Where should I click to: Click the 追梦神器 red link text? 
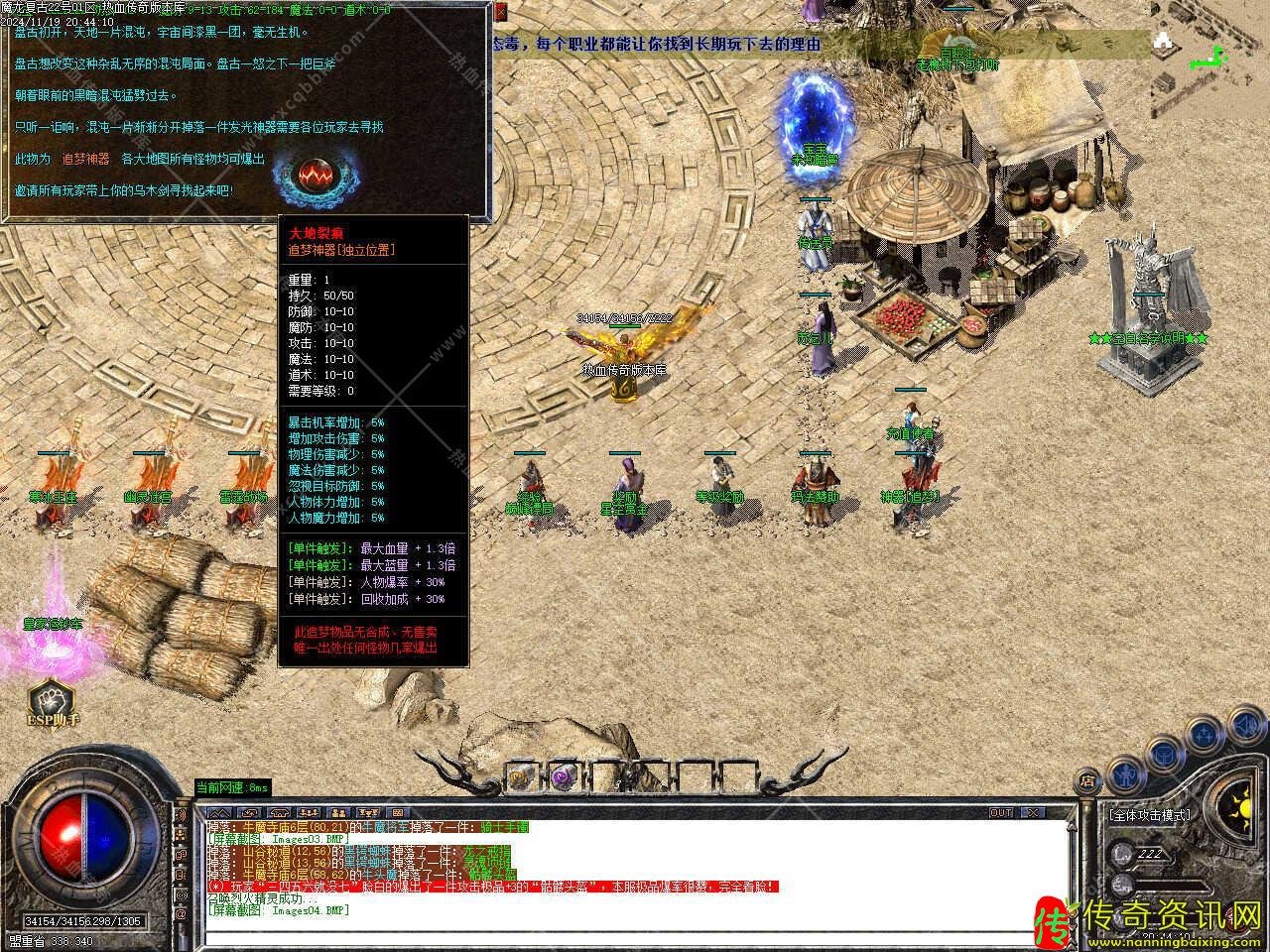pyautogui.click(x=85, y=159)
